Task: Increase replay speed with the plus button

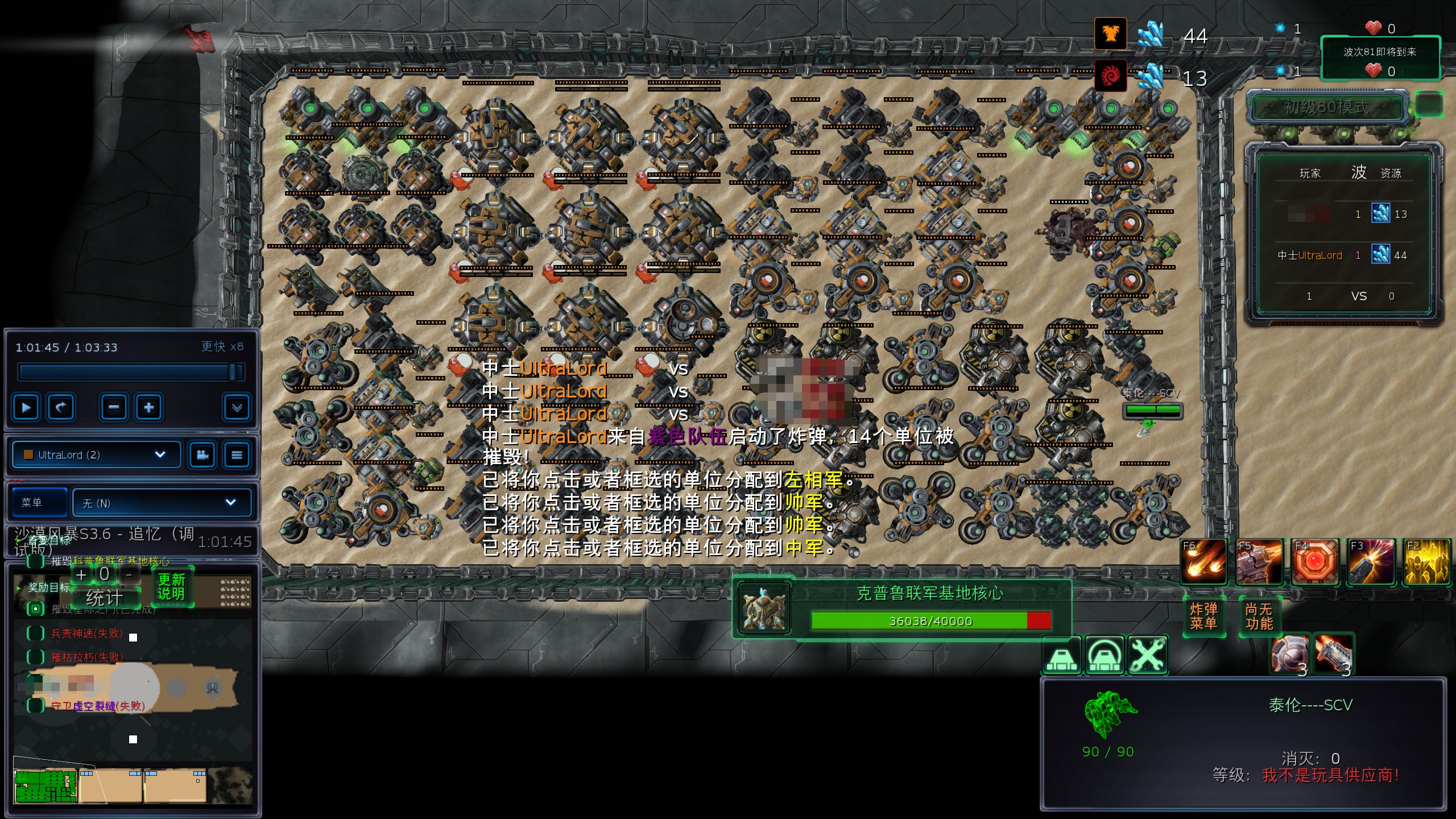Action: pos(149,407)
